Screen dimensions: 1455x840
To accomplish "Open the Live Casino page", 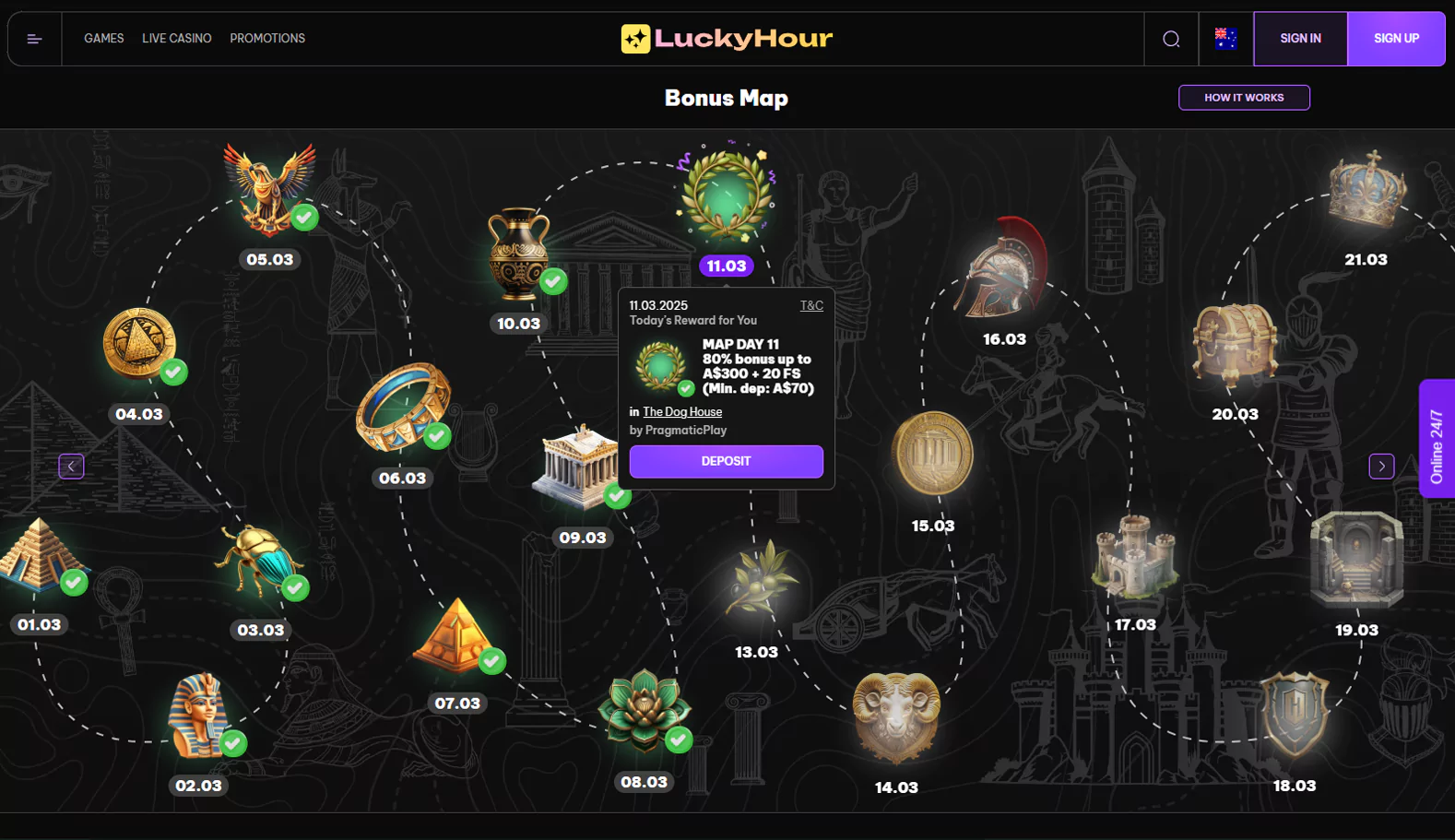I will (x=176, y=39).
